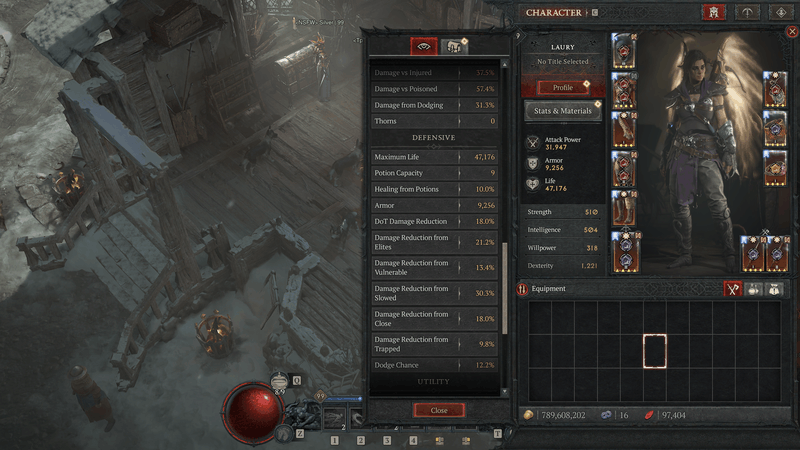Switch to the eye stats overview tab
The width and height of the screenshot is (800, 450).
tap(424, 47)
